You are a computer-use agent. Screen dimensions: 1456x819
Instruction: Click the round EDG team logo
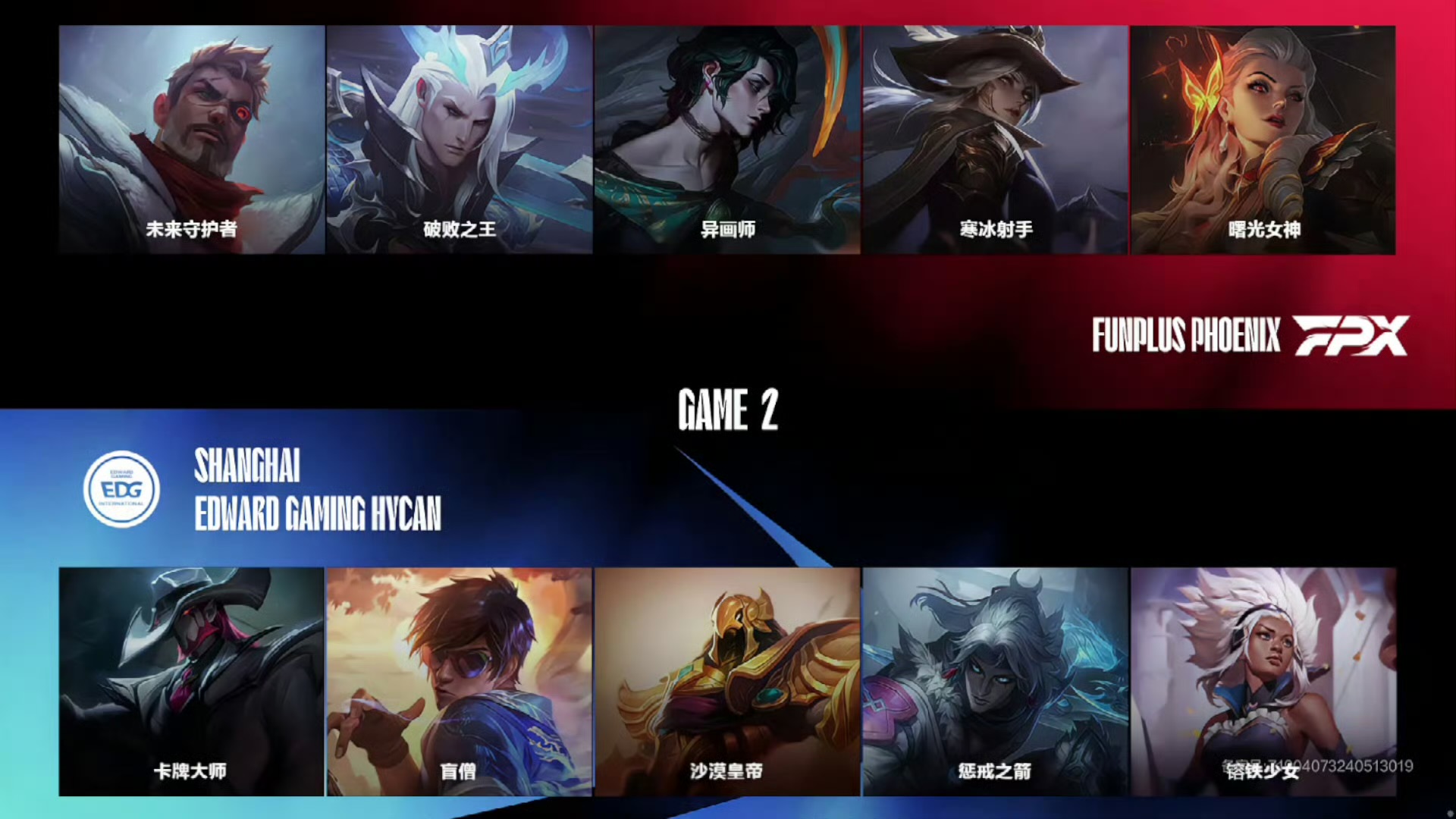coord(121,489)
